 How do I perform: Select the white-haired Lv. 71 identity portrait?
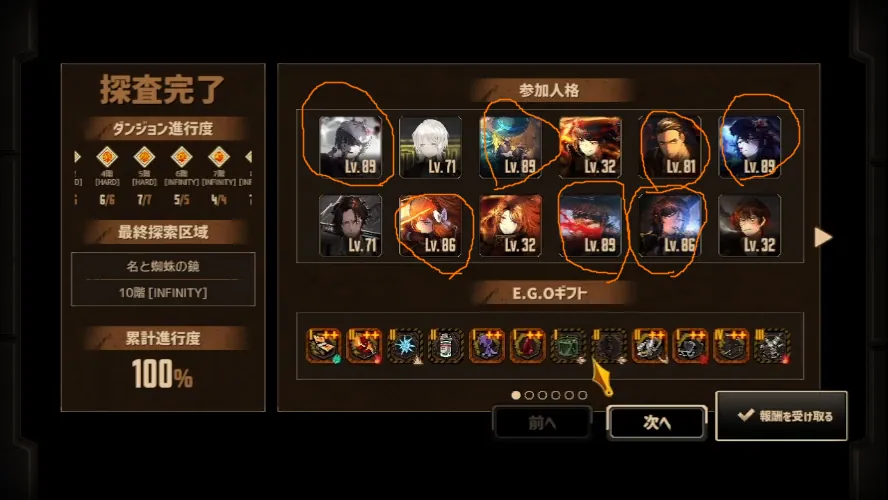[x=430, y=147]
